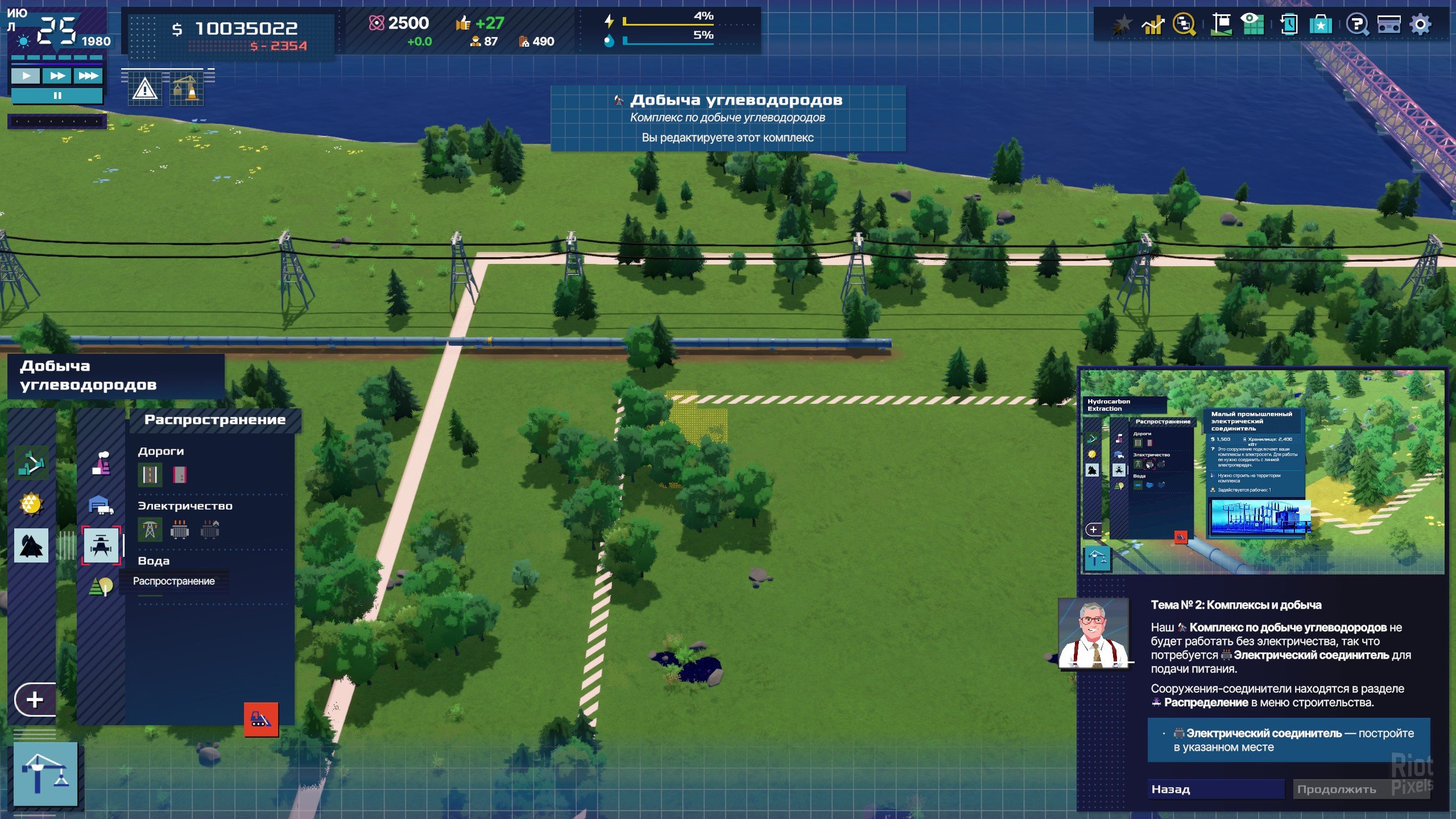Screen dimensions: 1456x819
Task: Open the crane and cone construction alerts
Action: [186, 89]
